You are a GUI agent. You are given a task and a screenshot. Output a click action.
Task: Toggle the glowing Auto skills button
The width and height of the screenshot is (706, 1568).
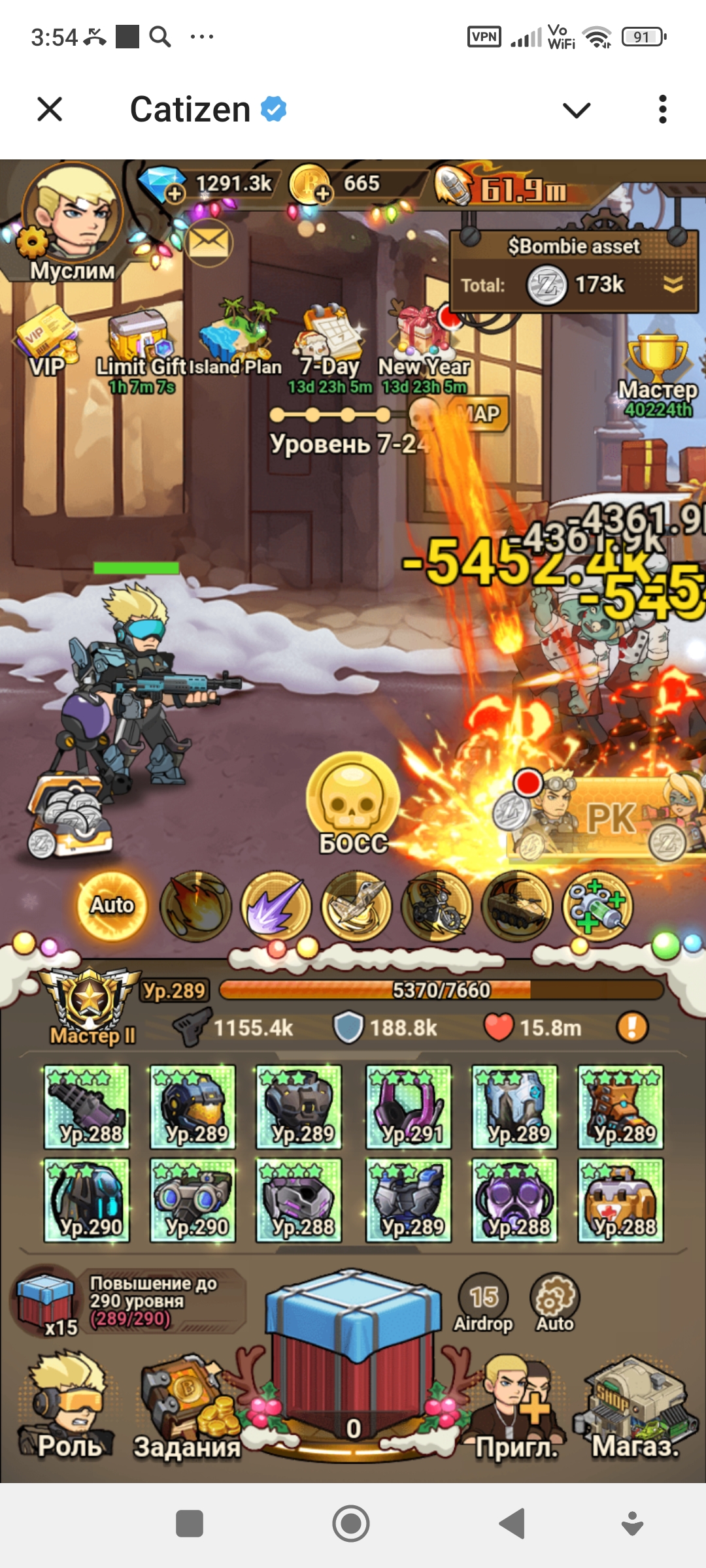pos(112,905)
